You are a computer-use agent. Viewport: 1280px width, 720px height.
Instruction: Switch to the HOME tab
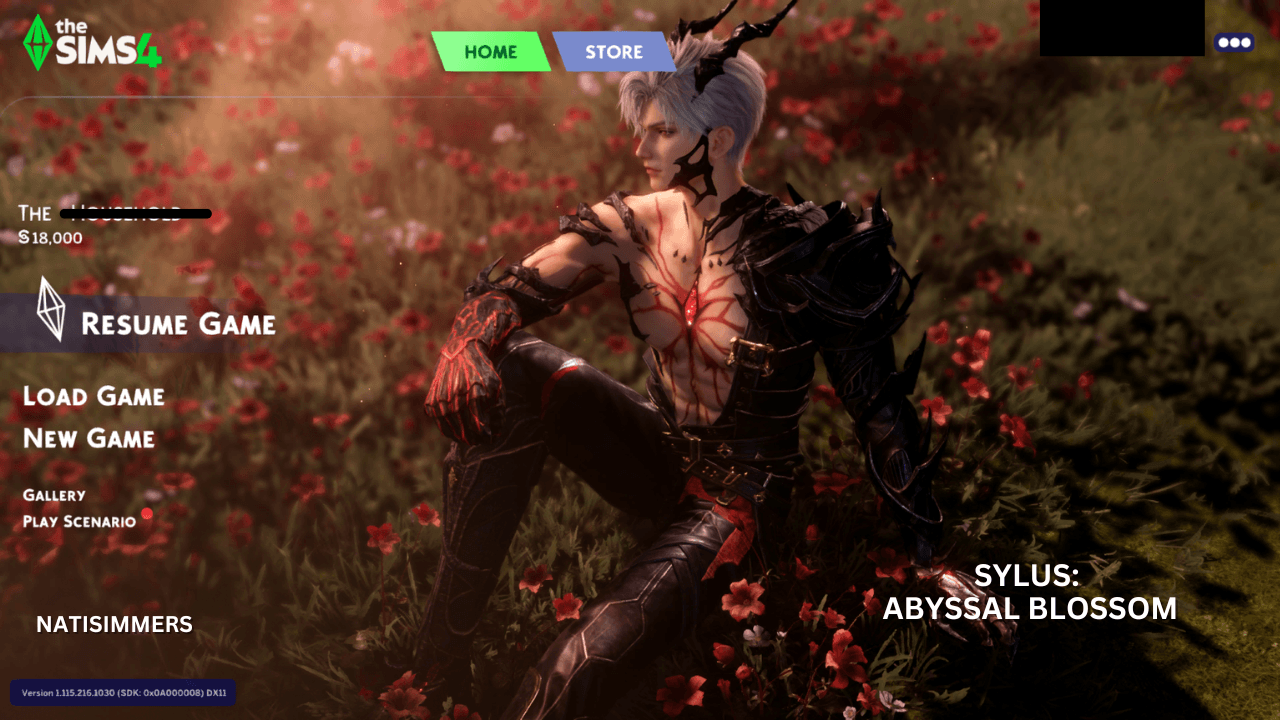pos(490,51)
